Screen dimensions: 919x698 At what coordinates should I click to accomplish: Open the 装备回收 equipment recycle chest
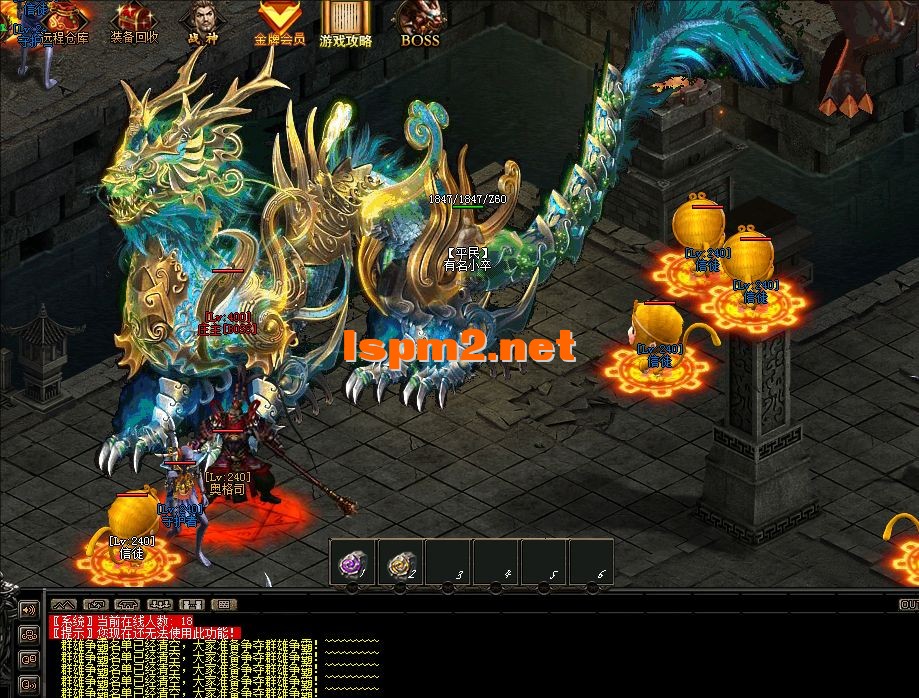(133, 22)
